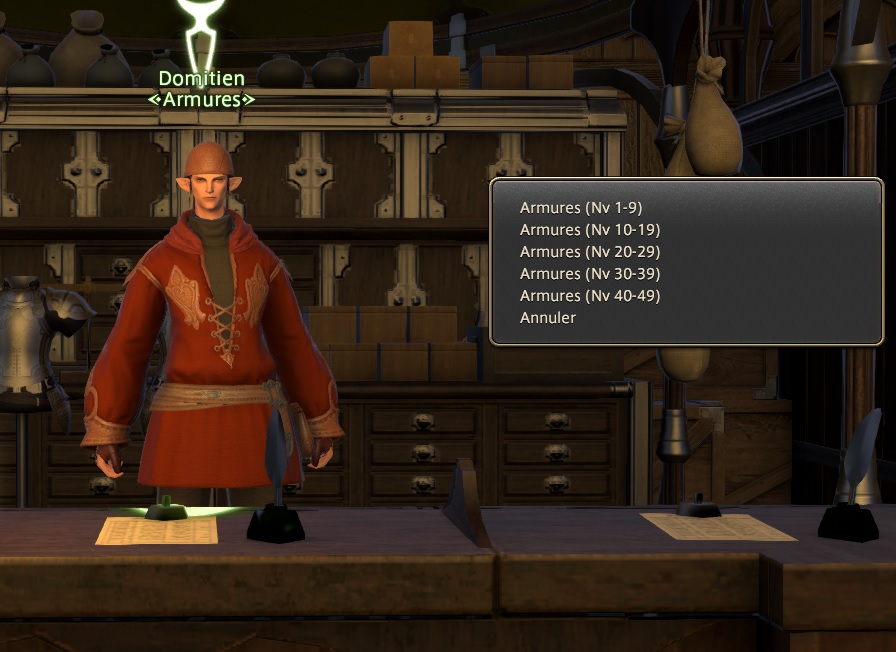Click Annuler to cancel the dialogue
The image size is (896, 652).
tap(548, 318)
